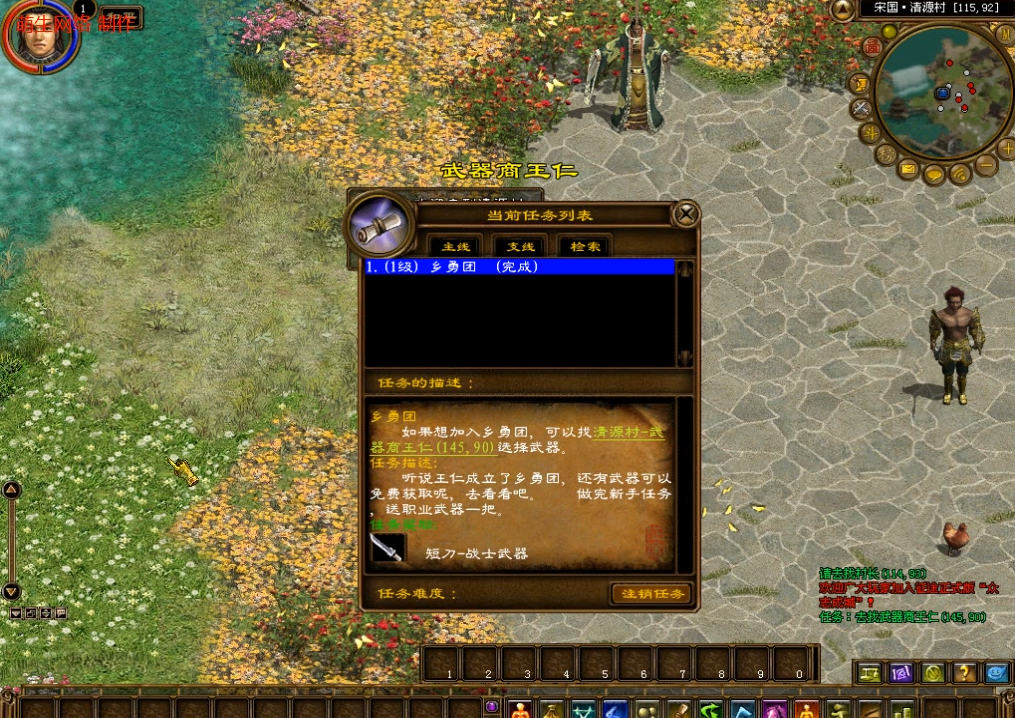Zoom in the minimap with plus button

pos(1006,149)
